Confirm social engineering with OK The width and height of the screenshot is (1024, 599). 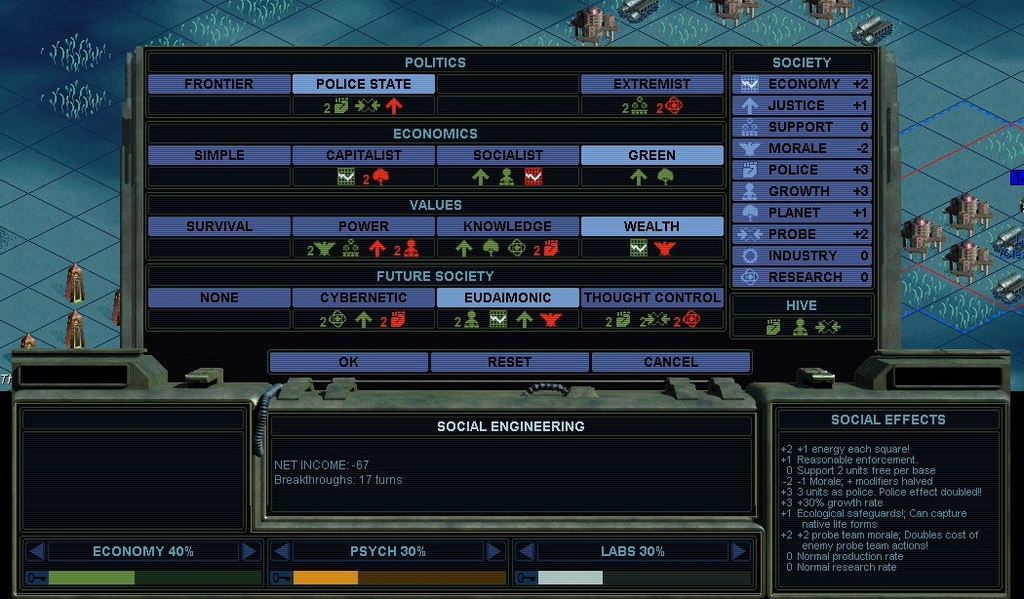point(348,362)
